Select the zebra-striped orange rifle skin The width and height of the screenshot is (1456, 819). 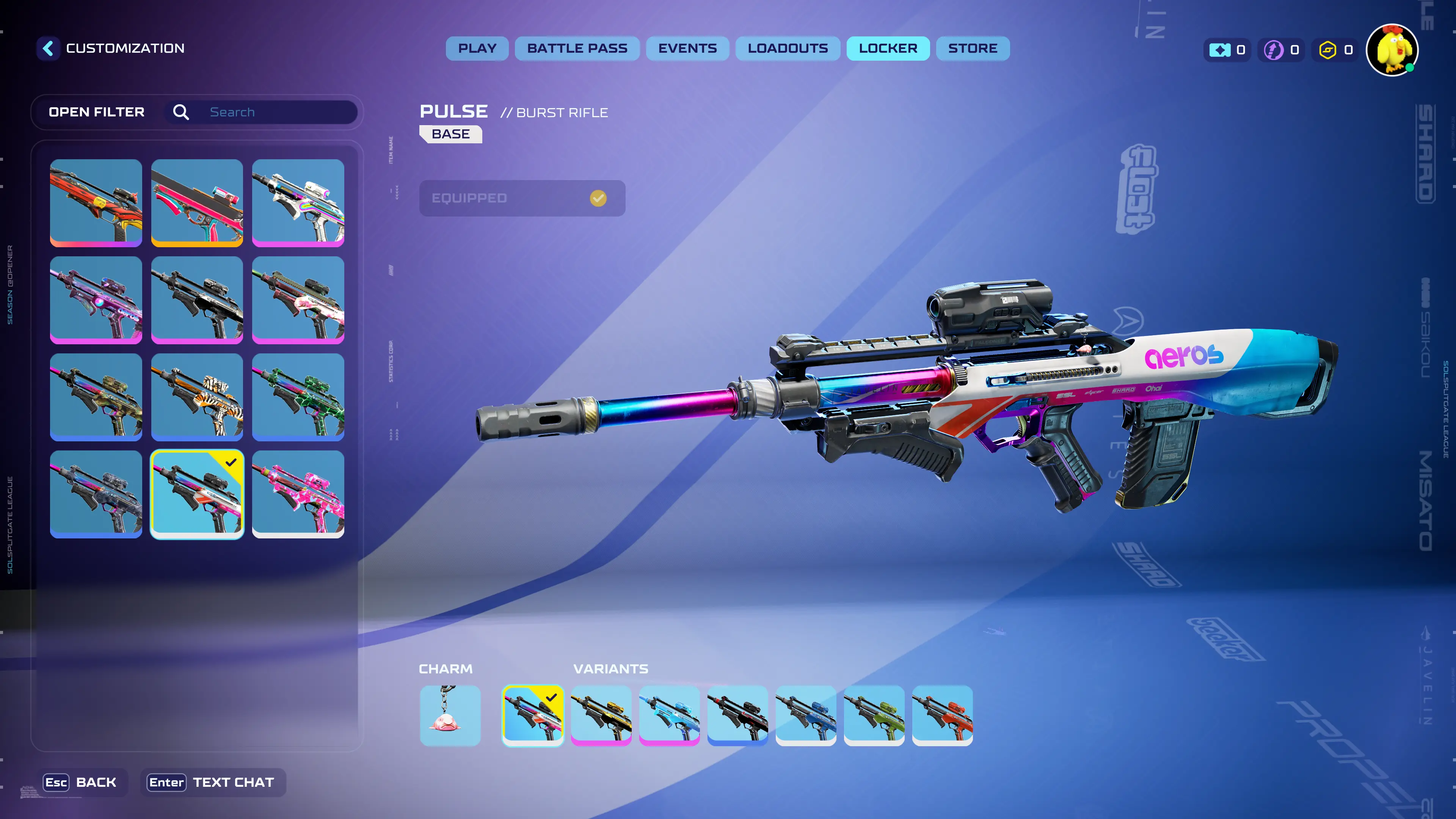tap(197, 397)
